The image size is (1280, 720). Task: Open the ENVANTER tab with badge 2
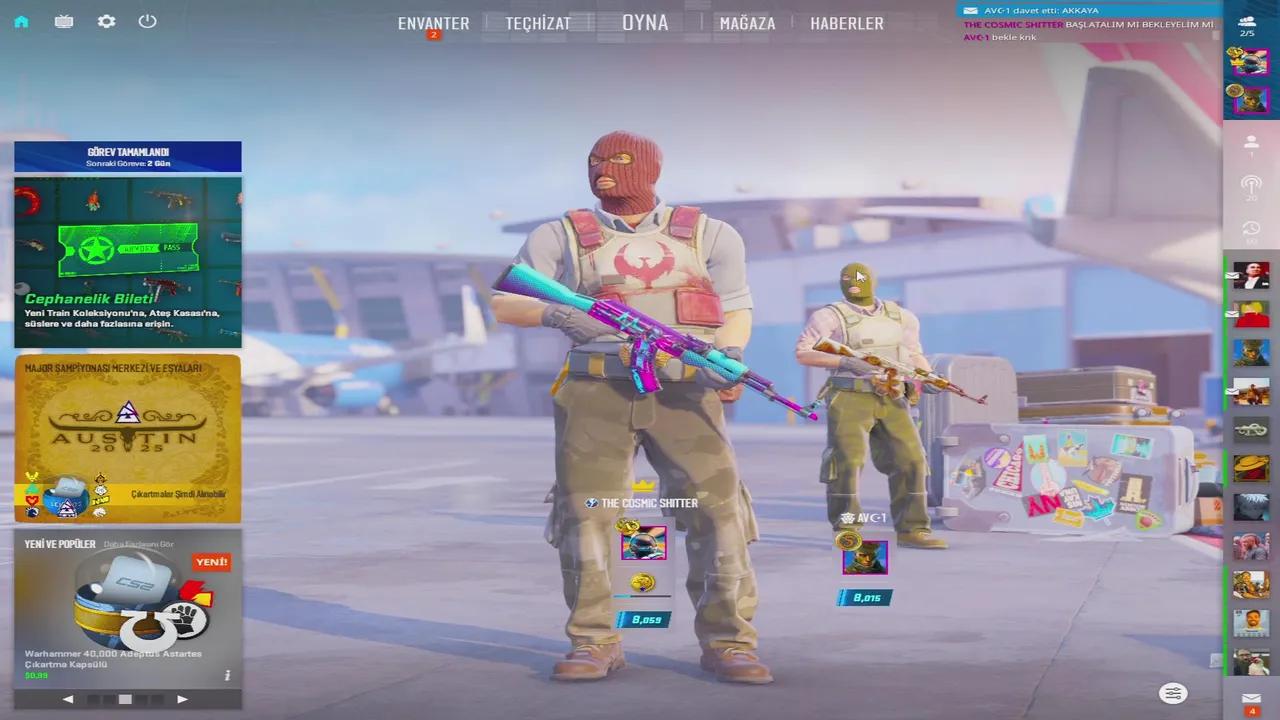(x=433, y=22)
